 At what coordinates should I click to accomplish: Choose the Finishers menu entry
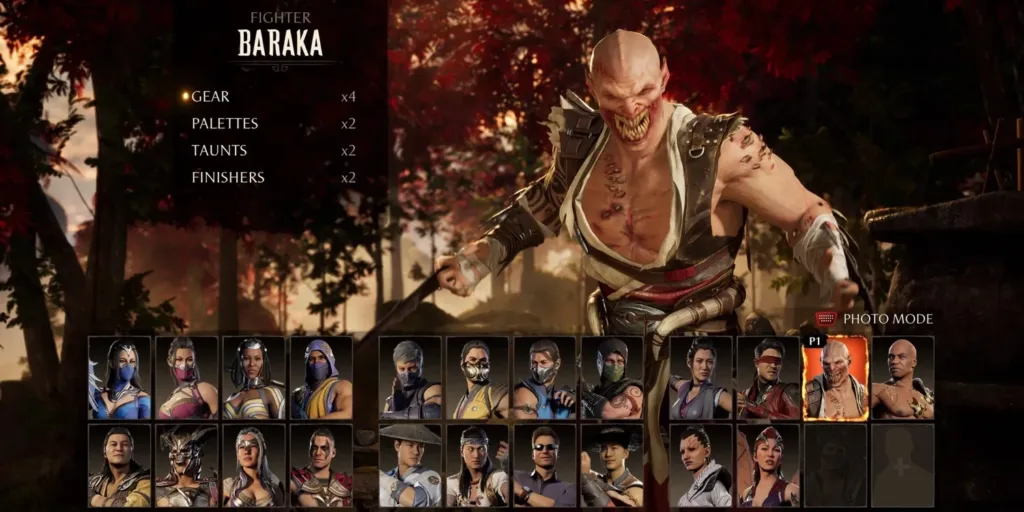(x=228, y=178)
